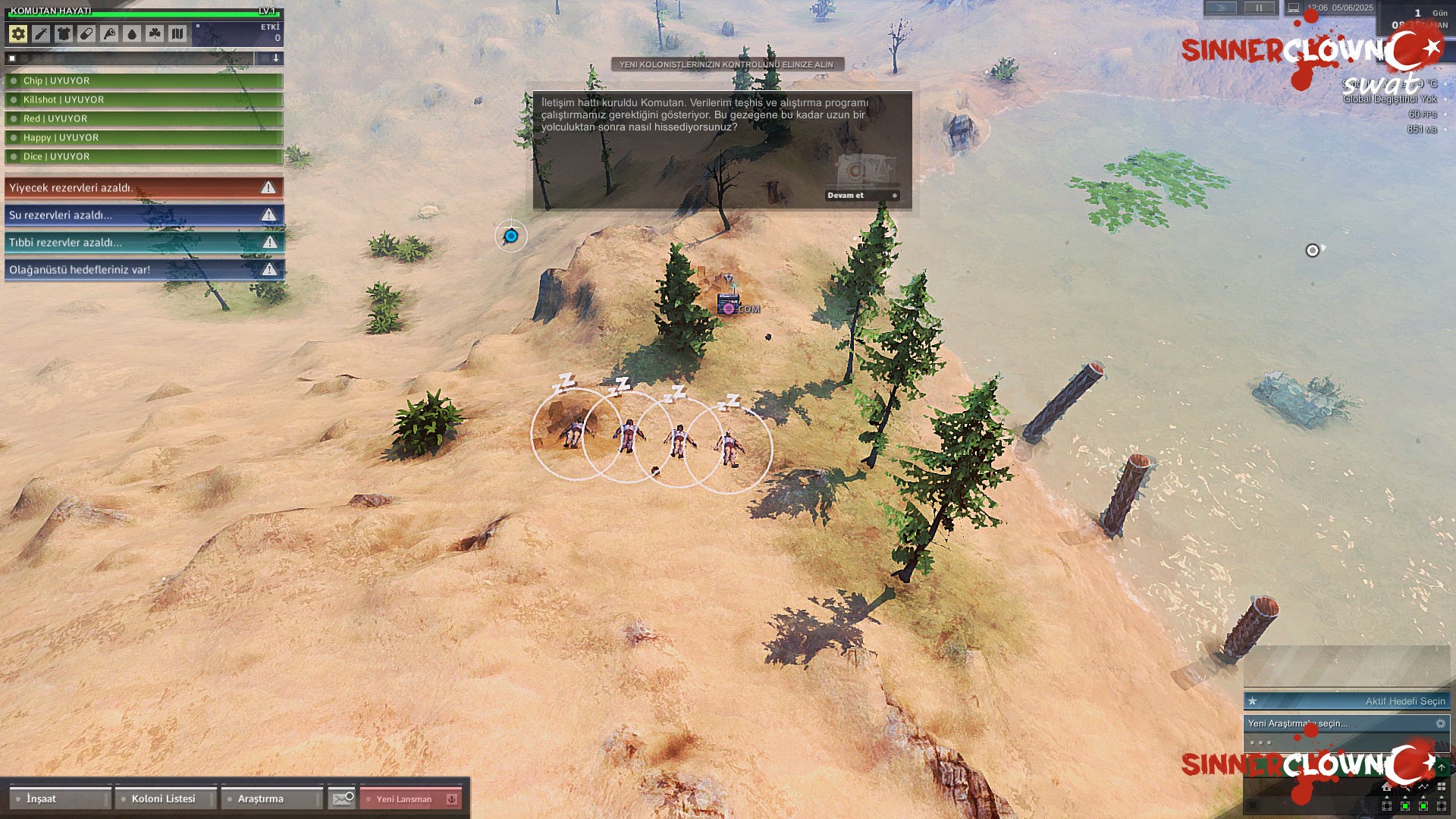Open the envelope messages icon
This screenshot has width=1456, height=819.
(x=342, y=799)
